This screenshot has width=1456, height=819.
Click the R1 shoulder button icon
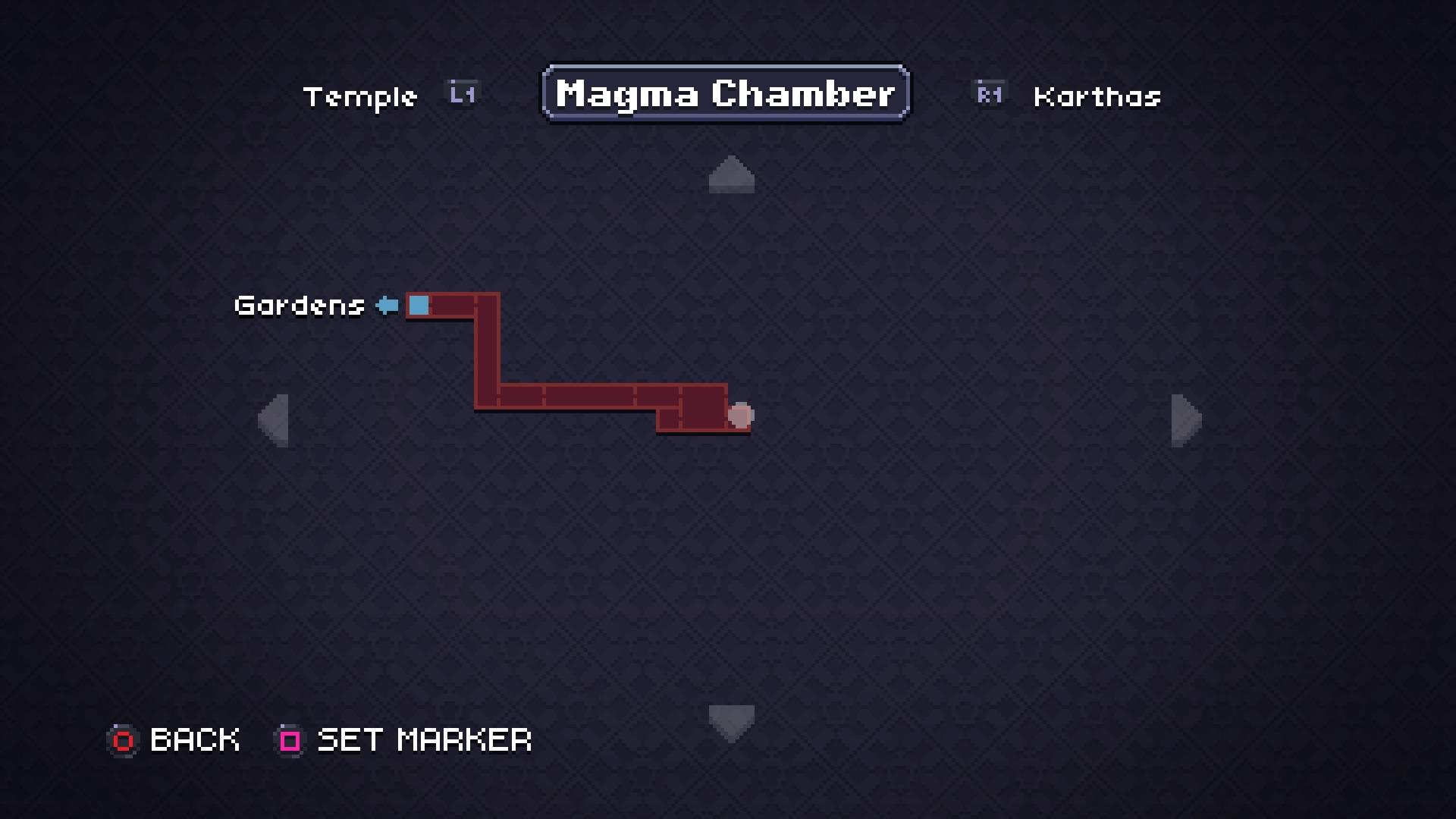(988, 94)
